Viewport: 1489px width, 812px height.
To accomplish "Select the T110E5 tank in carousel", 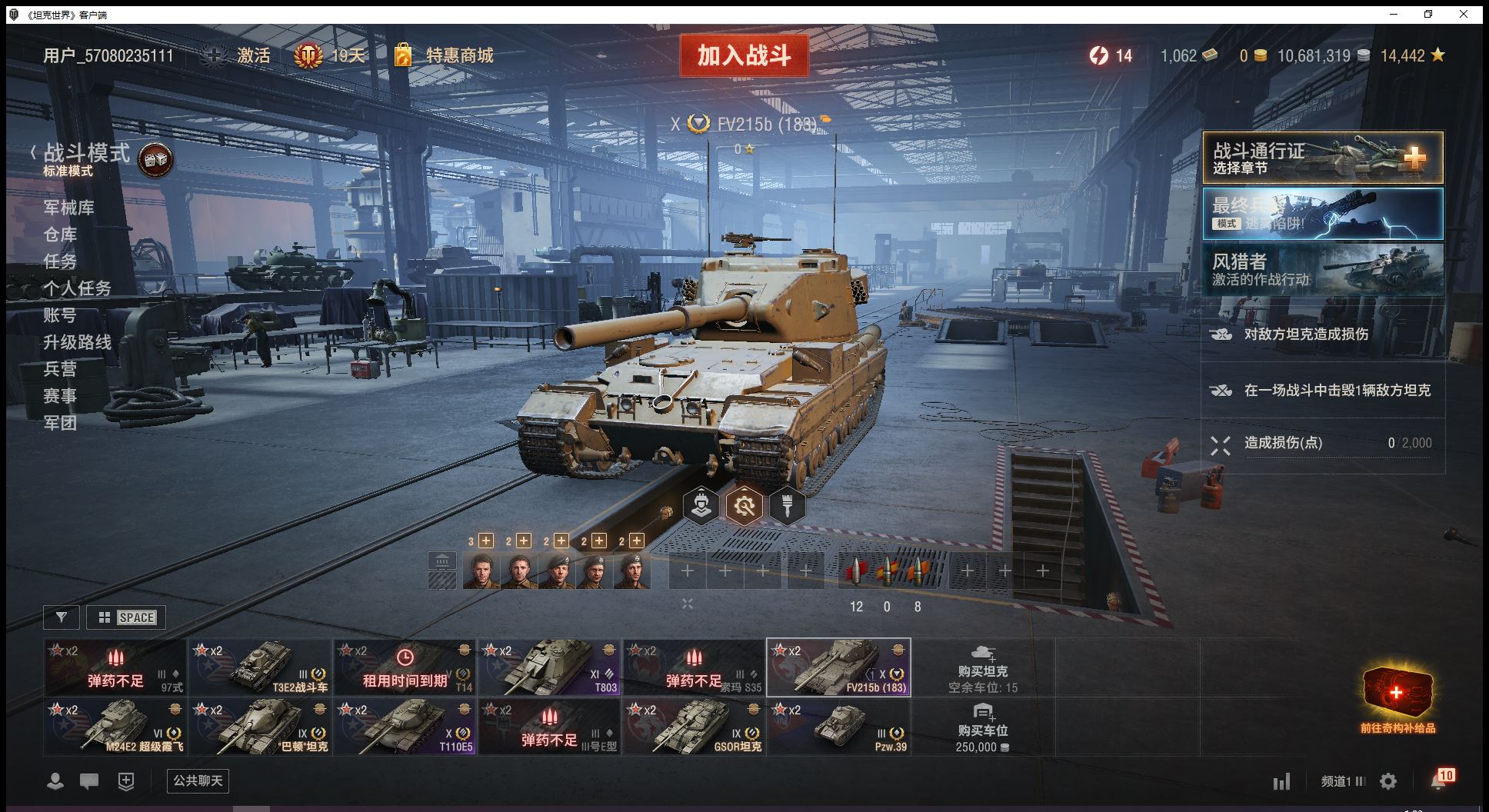I will coord(405,727).
